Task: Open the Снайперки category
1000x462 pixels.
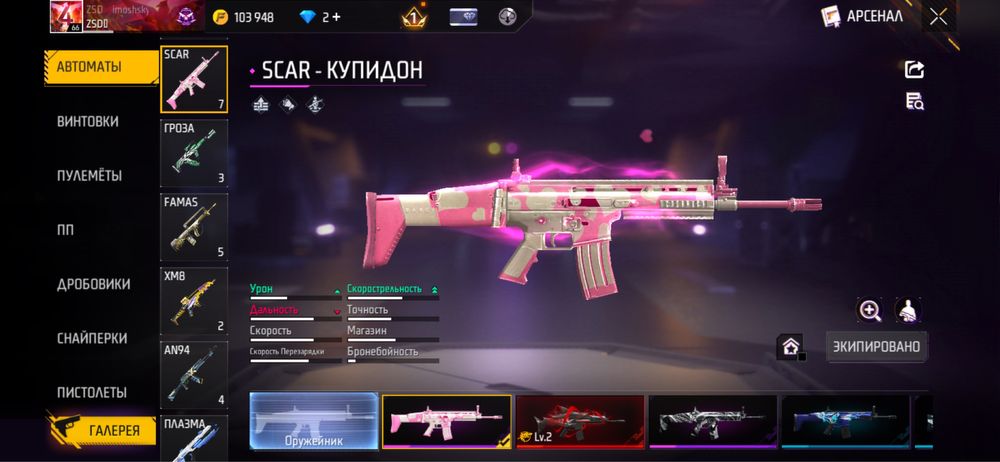Action: point(91,338)
